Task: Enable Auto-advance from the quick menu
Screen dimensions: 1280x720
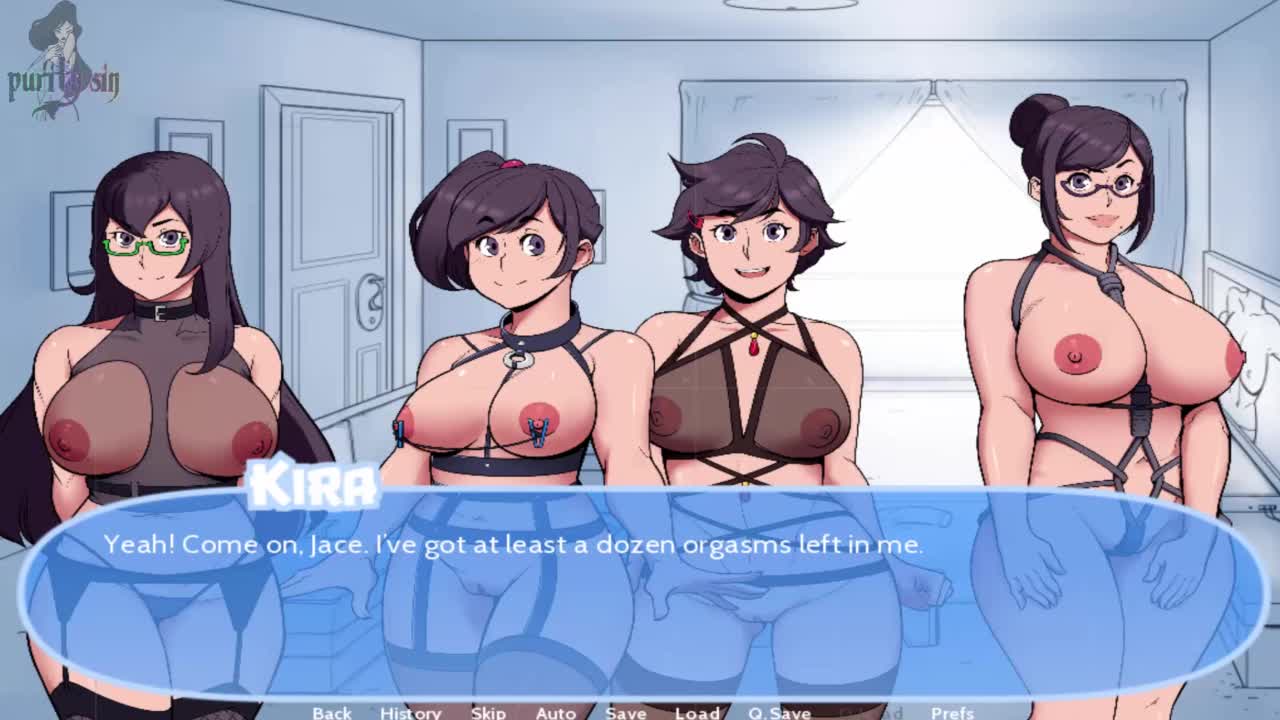Action: pyautogui.click(x=555, y=712)
